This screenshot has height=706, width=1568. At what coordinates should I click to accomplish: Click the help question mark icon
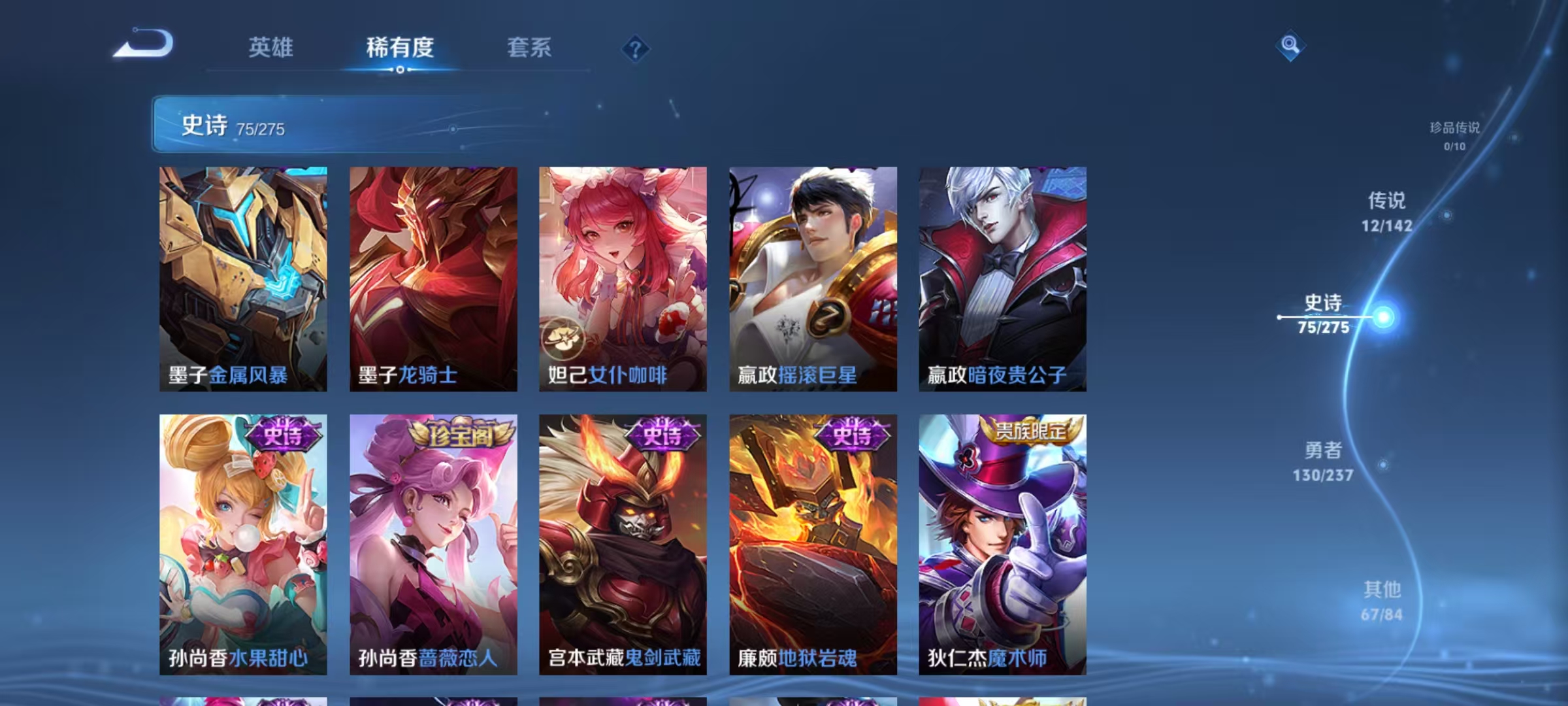click(635, 48)
